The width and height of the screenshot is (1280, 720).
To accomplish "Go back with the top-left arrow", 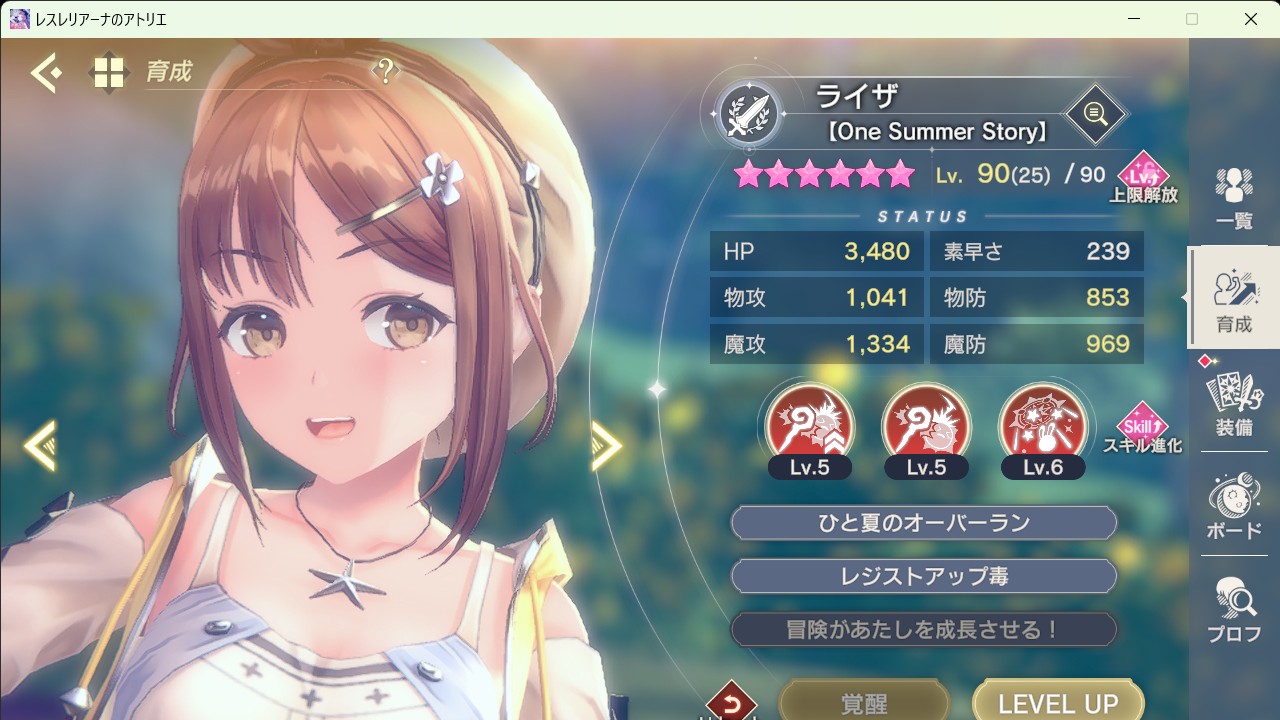I will point(46,73).
